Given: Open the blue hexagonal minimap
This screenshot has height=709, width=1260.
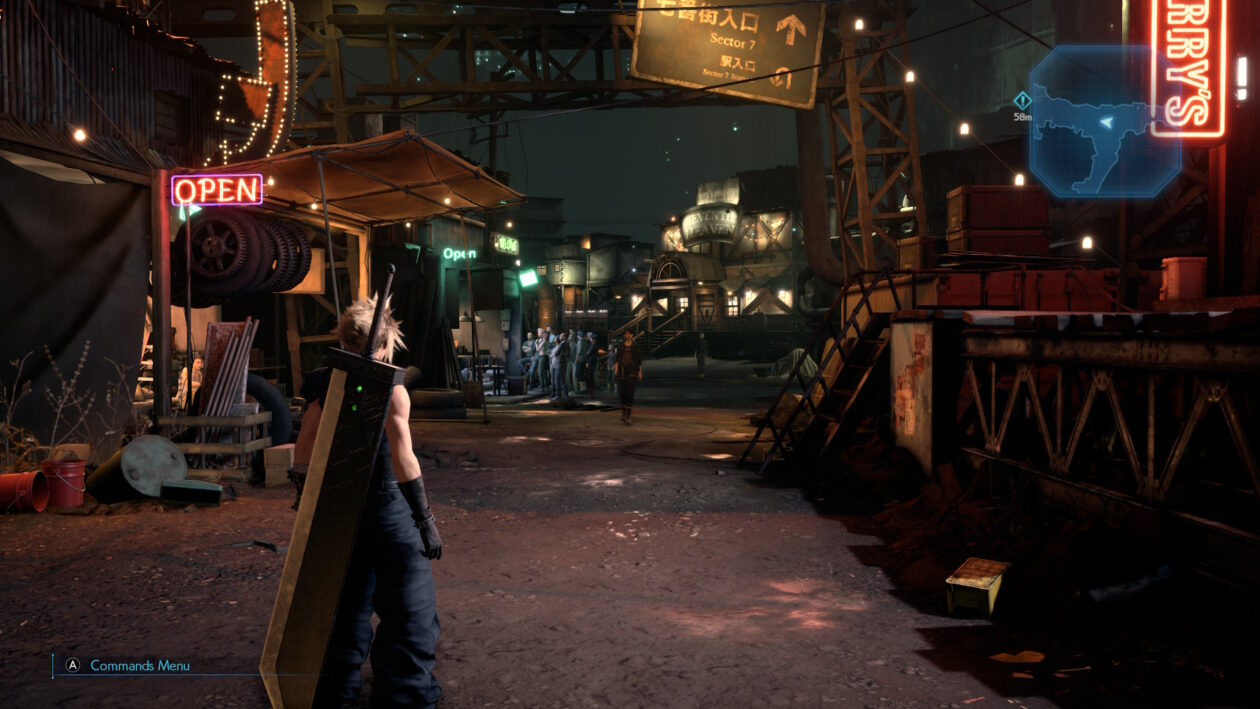Looking at the screenshot, I should (1104, 121).
